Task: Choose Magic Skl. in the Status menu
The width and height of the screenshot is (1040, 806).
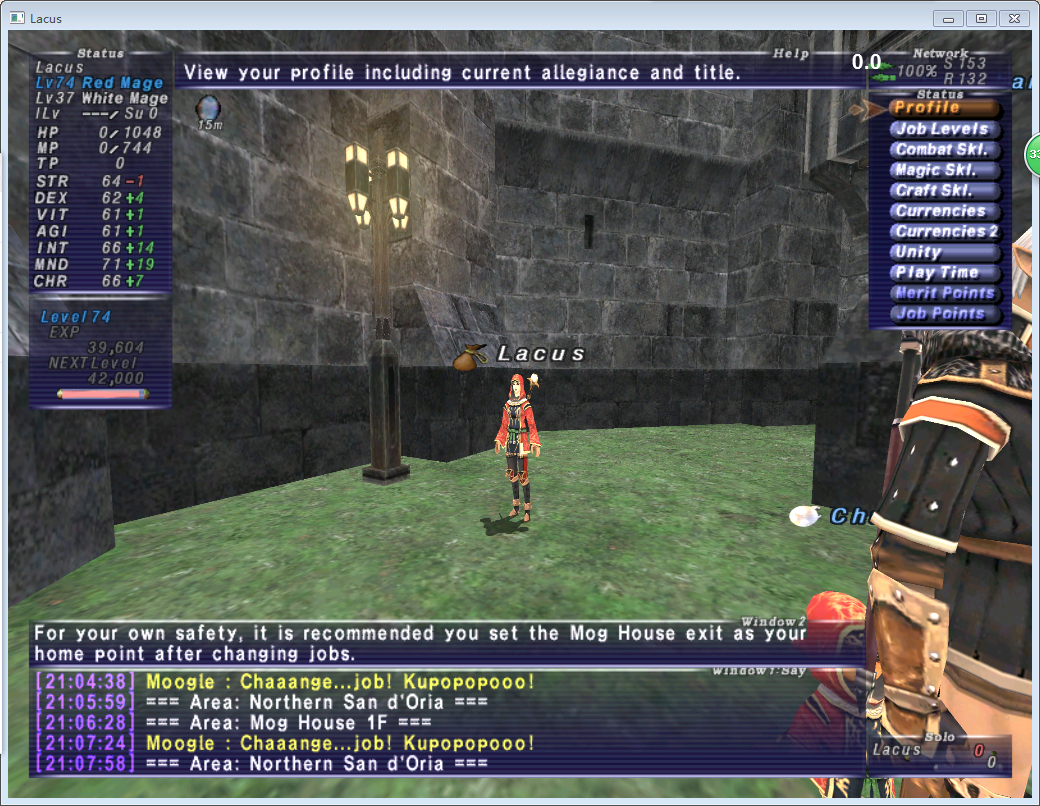Action: (943, 170)
